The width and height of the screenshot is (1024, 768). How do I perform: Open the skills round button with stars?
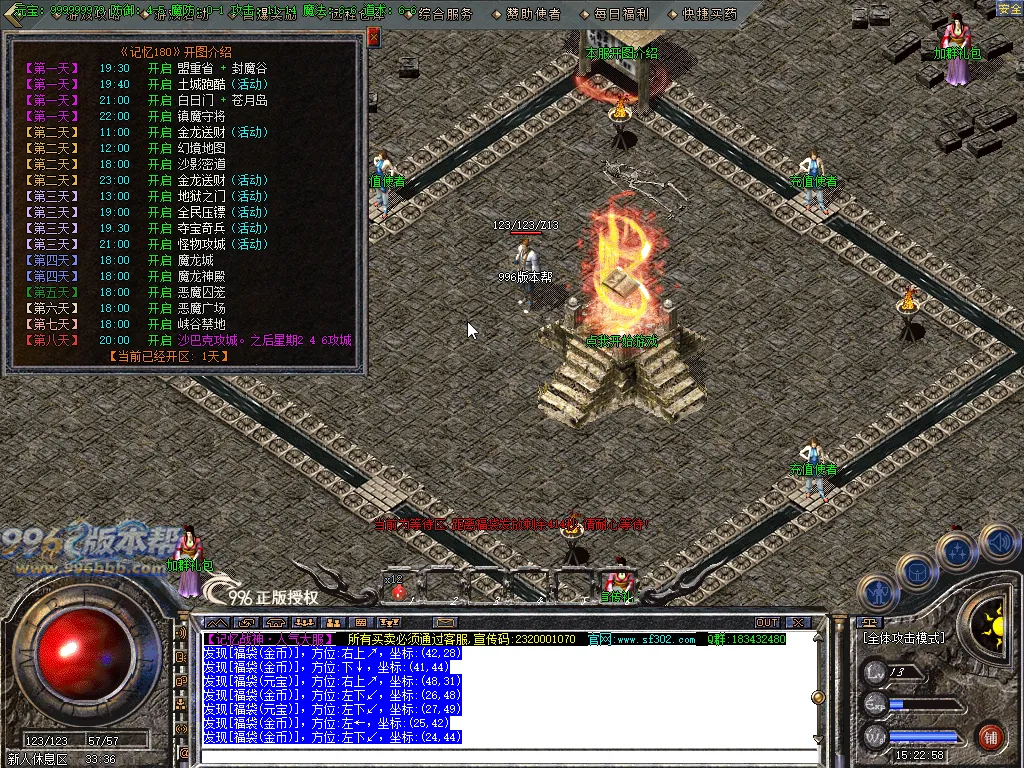click(x=957, y=550)
